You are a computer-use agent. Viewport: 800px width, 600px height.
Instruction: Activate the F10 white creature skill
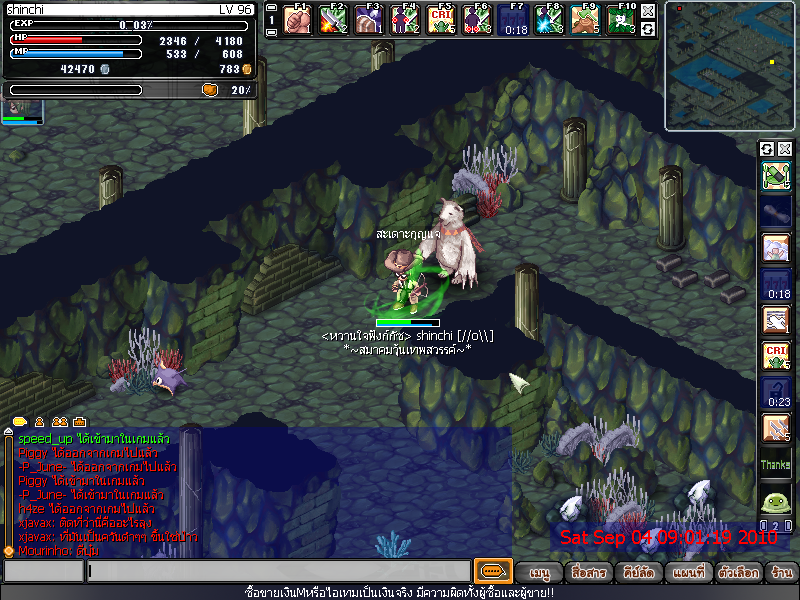coord(621,19)
